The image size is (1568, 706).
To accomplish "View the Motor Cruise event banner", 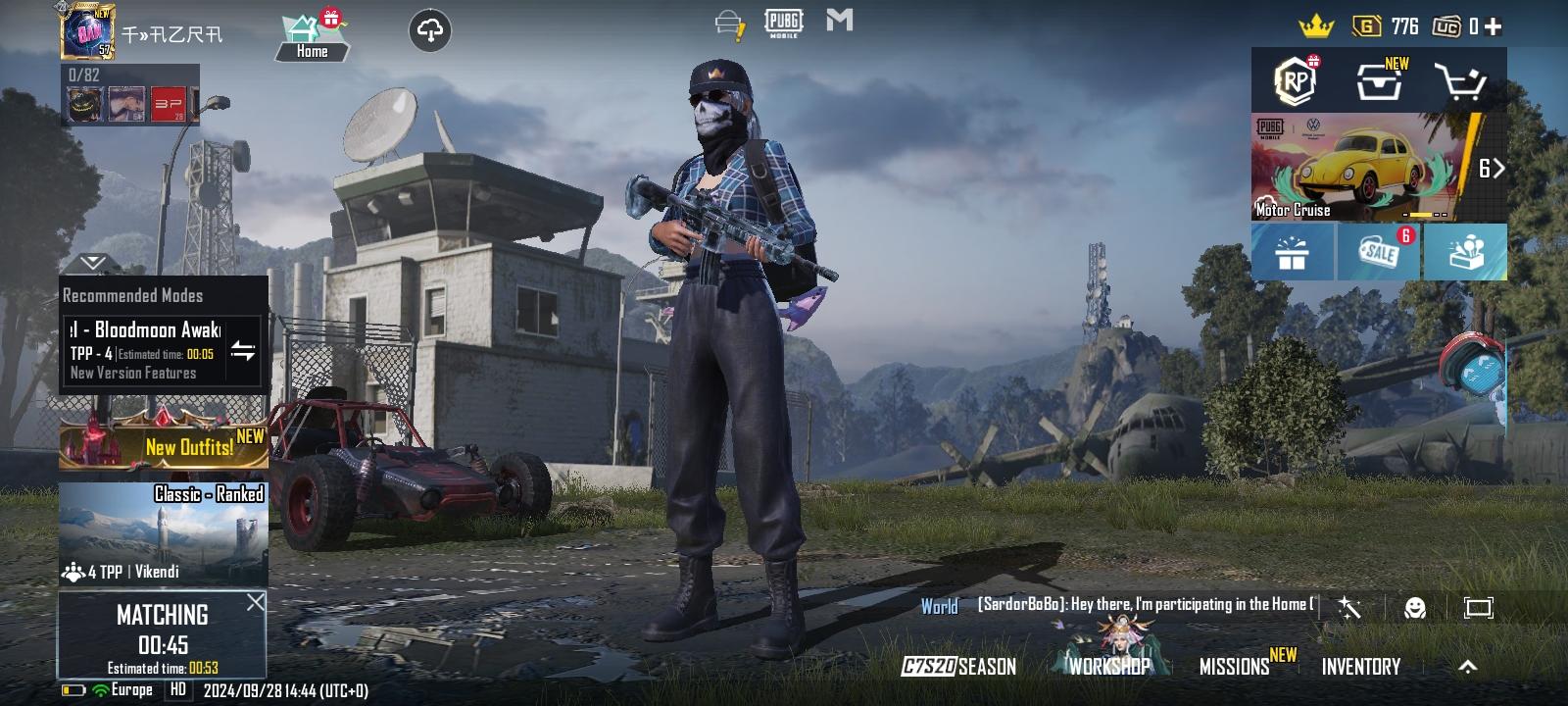I will [x=1366, y=168].
